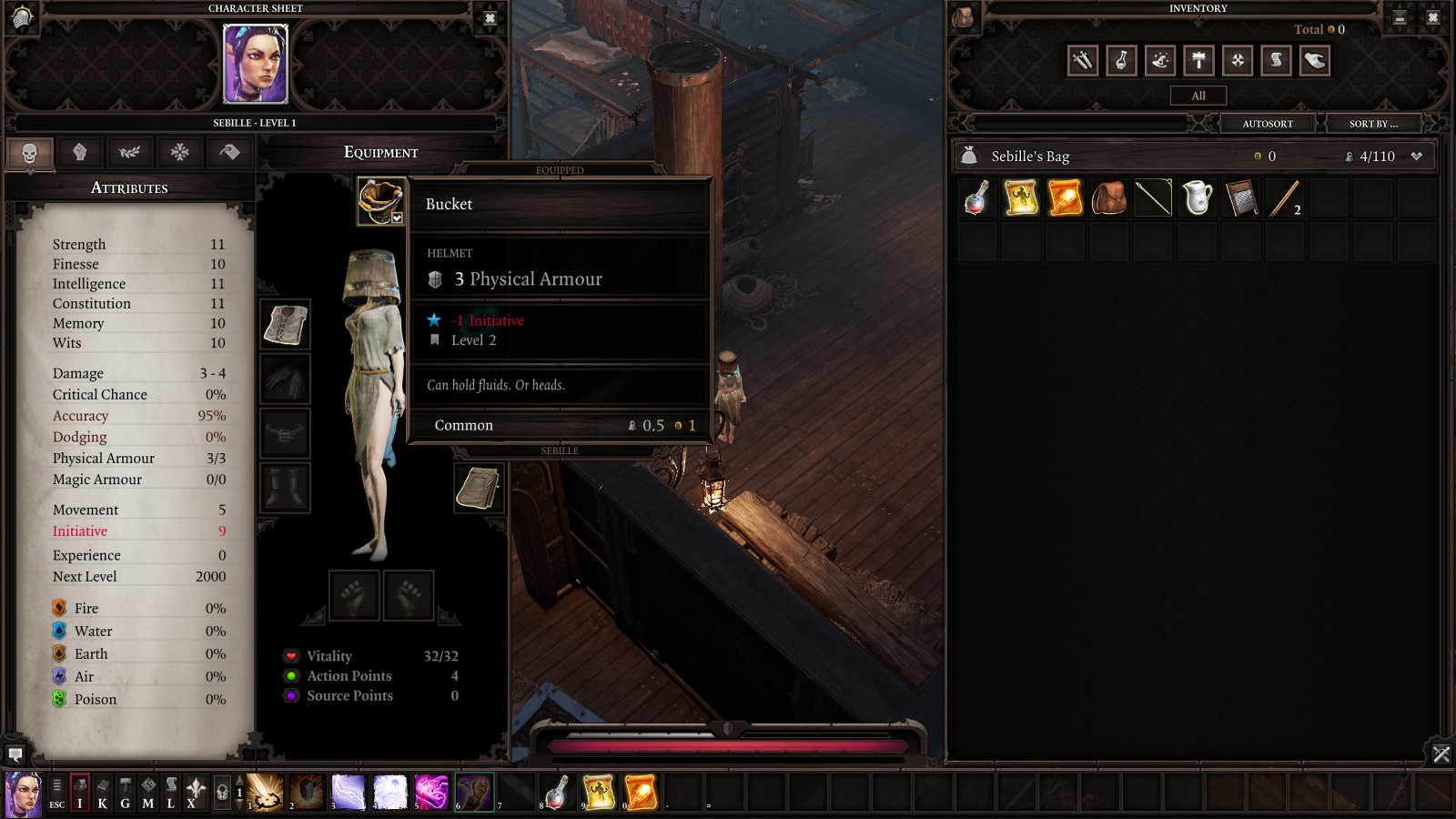Screen dimensions: 1456x819
Task: Close the inventory window
Action: click(x=1432, y=17)
